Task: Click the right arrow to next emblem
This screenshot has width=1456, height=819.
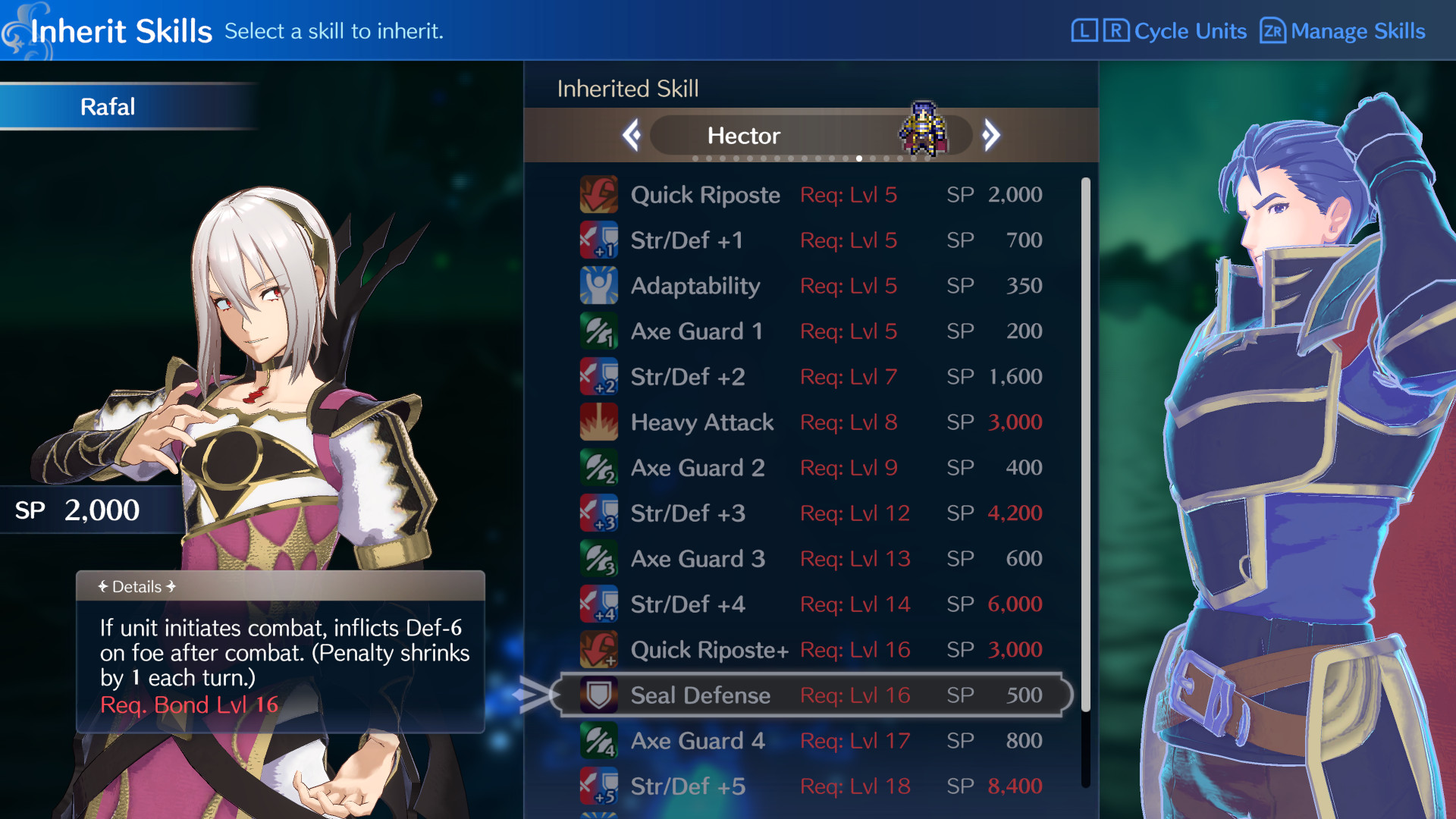Action: 991,134
